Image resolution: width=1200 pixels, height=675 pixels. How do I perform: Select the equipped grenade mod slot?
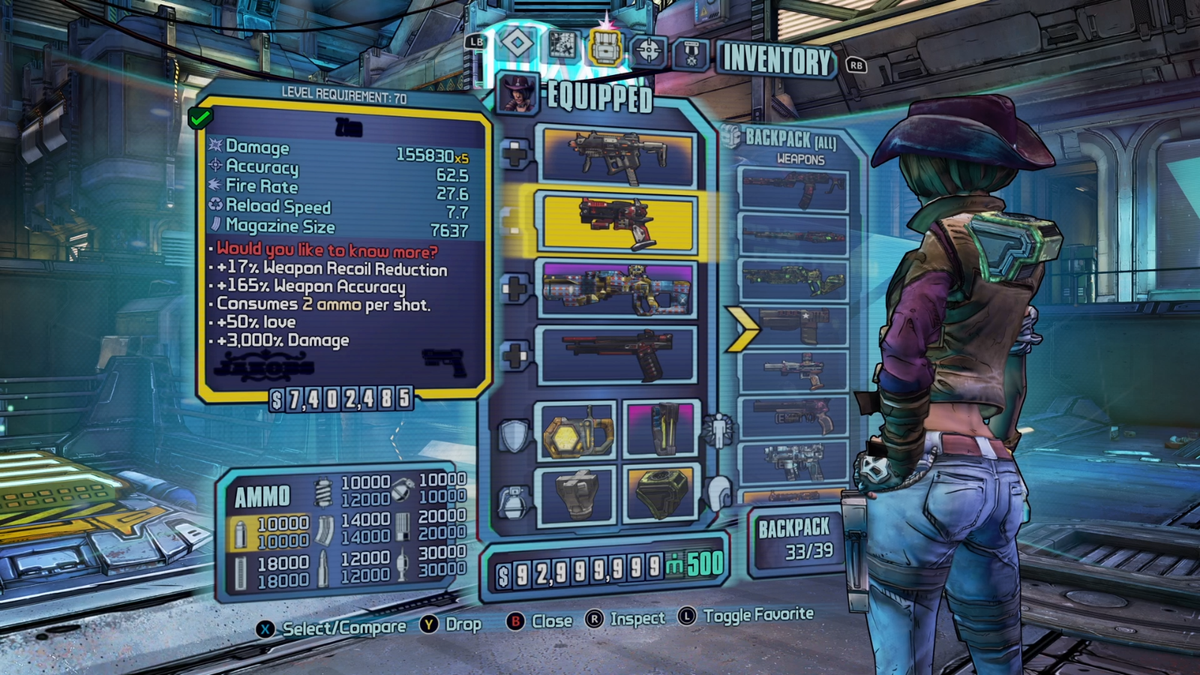click(x=578, y=492)
